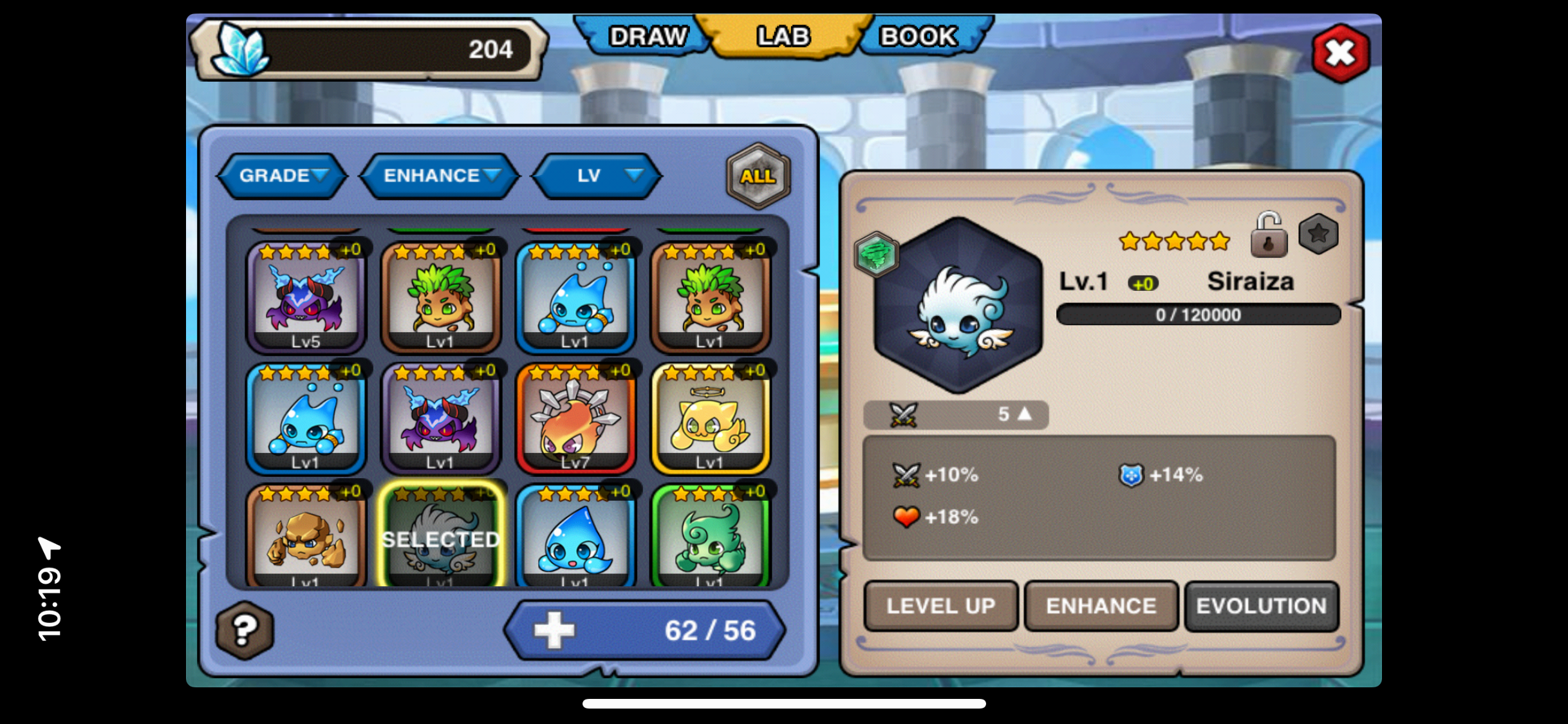The height and width of the screenshot is (724, 1568).
Task: Select the LAB tab
Action: point(783,37)
